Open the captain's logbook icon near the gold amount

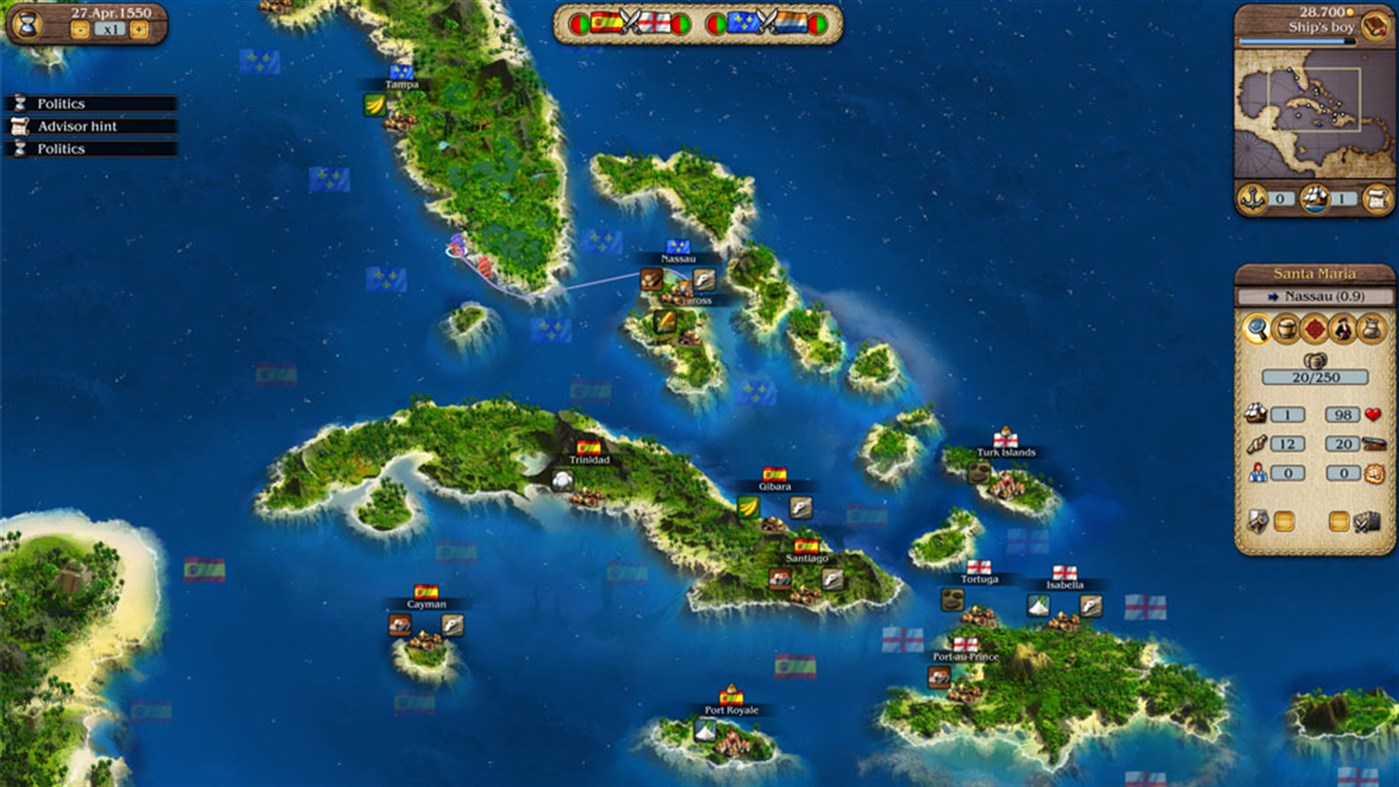1375,25
